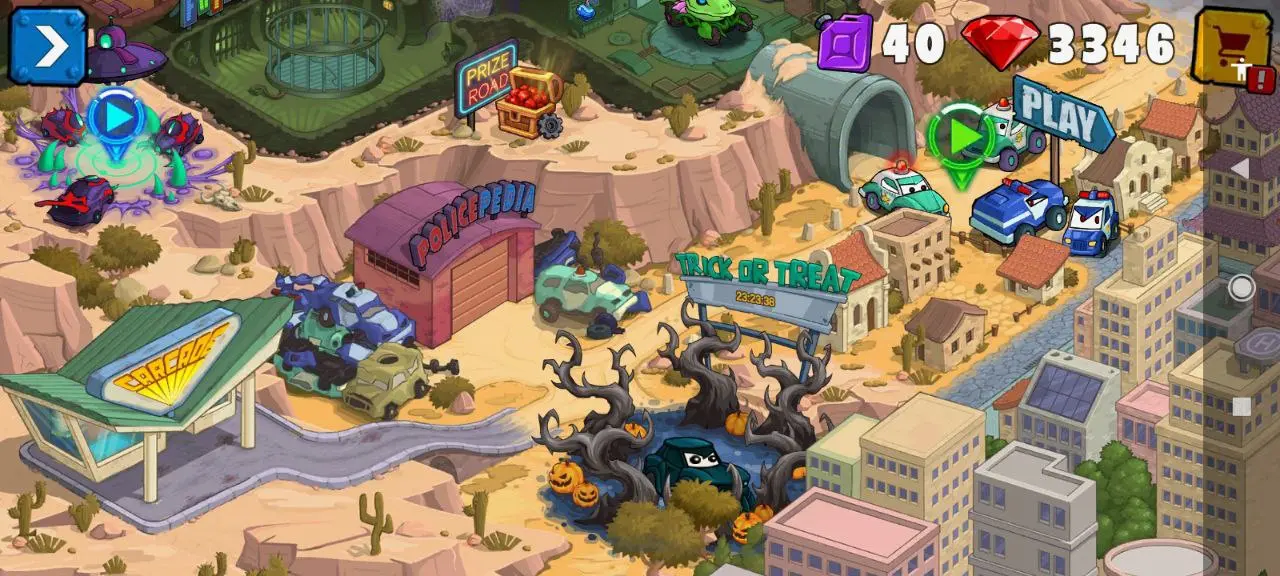Click the PLAY sign

1062,115
